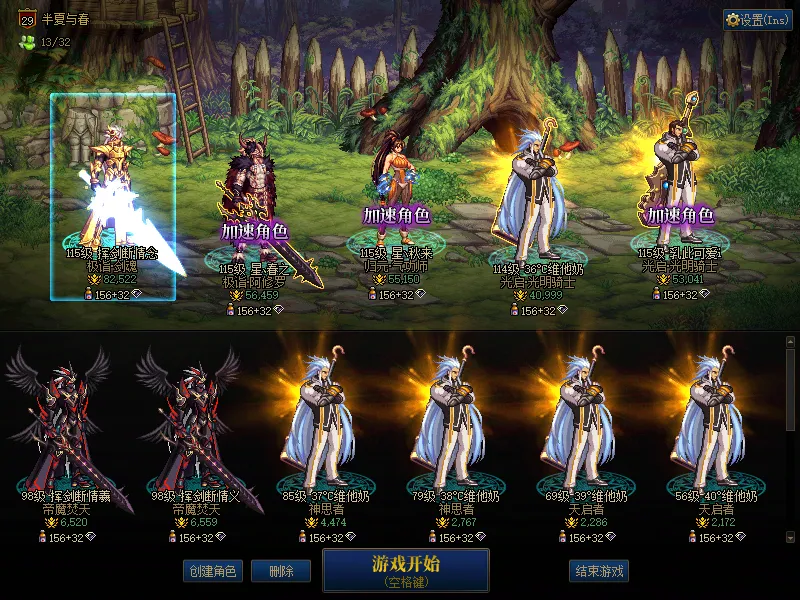Open 设置 settings in the top corner

click(x=757, y=20)
